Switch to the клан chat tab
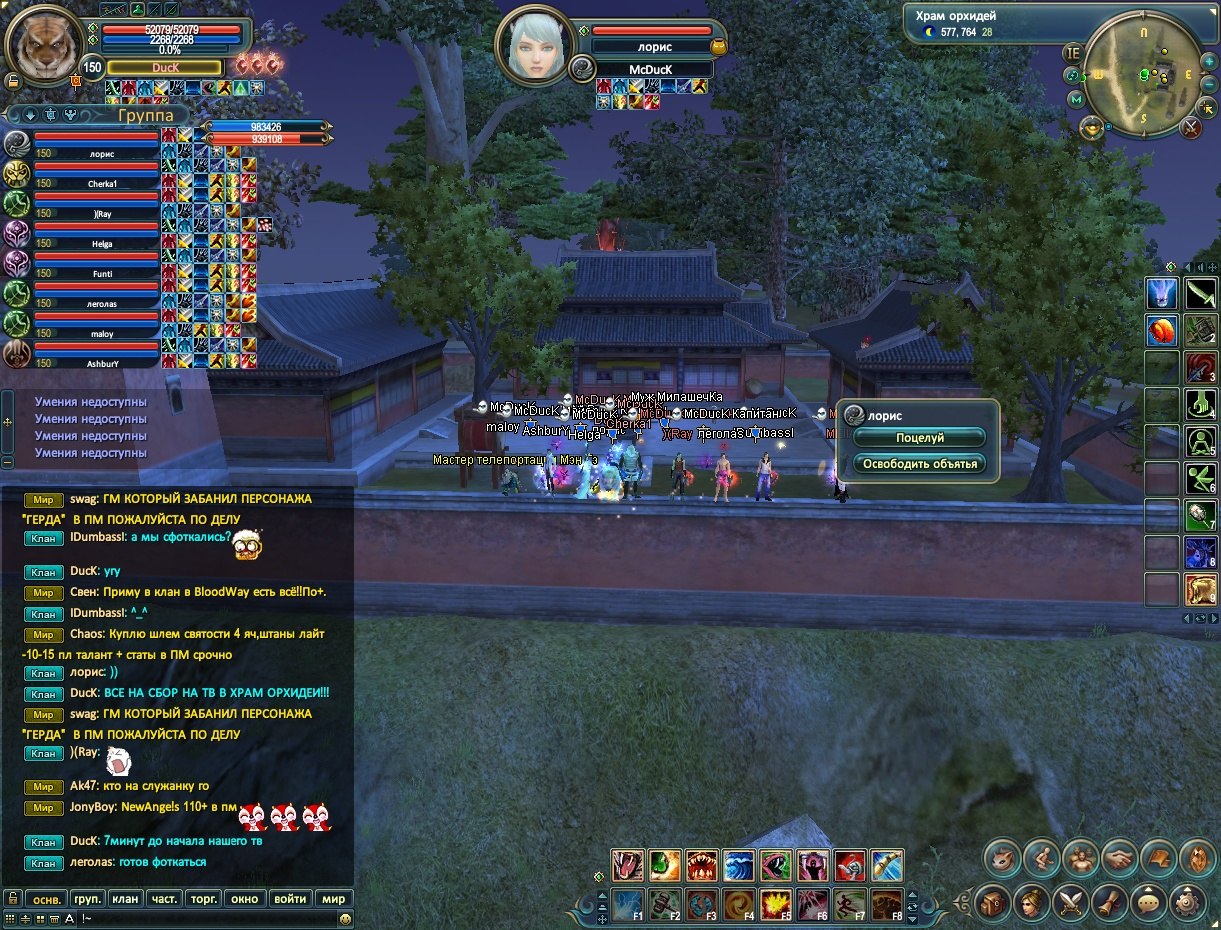Viewport: 1221px width, 930px height. pyautogui.click(x=124, y=898)
